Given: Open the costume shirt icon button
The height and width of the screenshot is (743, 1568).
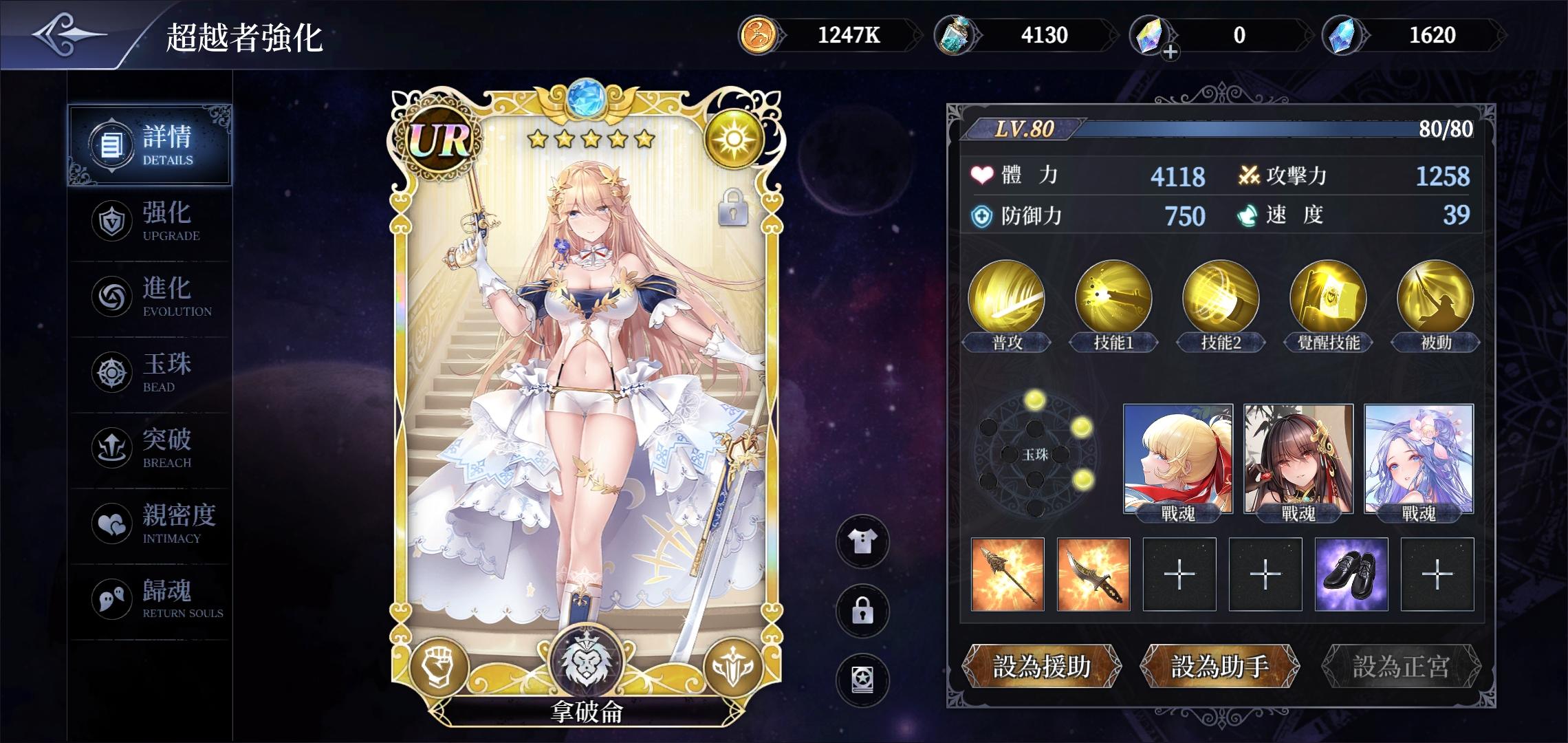Looking at the screenshot, I should click(x=862, y=542).
